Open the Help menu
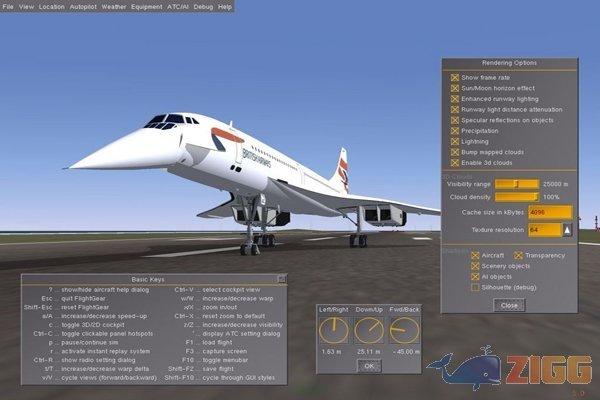 (225, 6)
